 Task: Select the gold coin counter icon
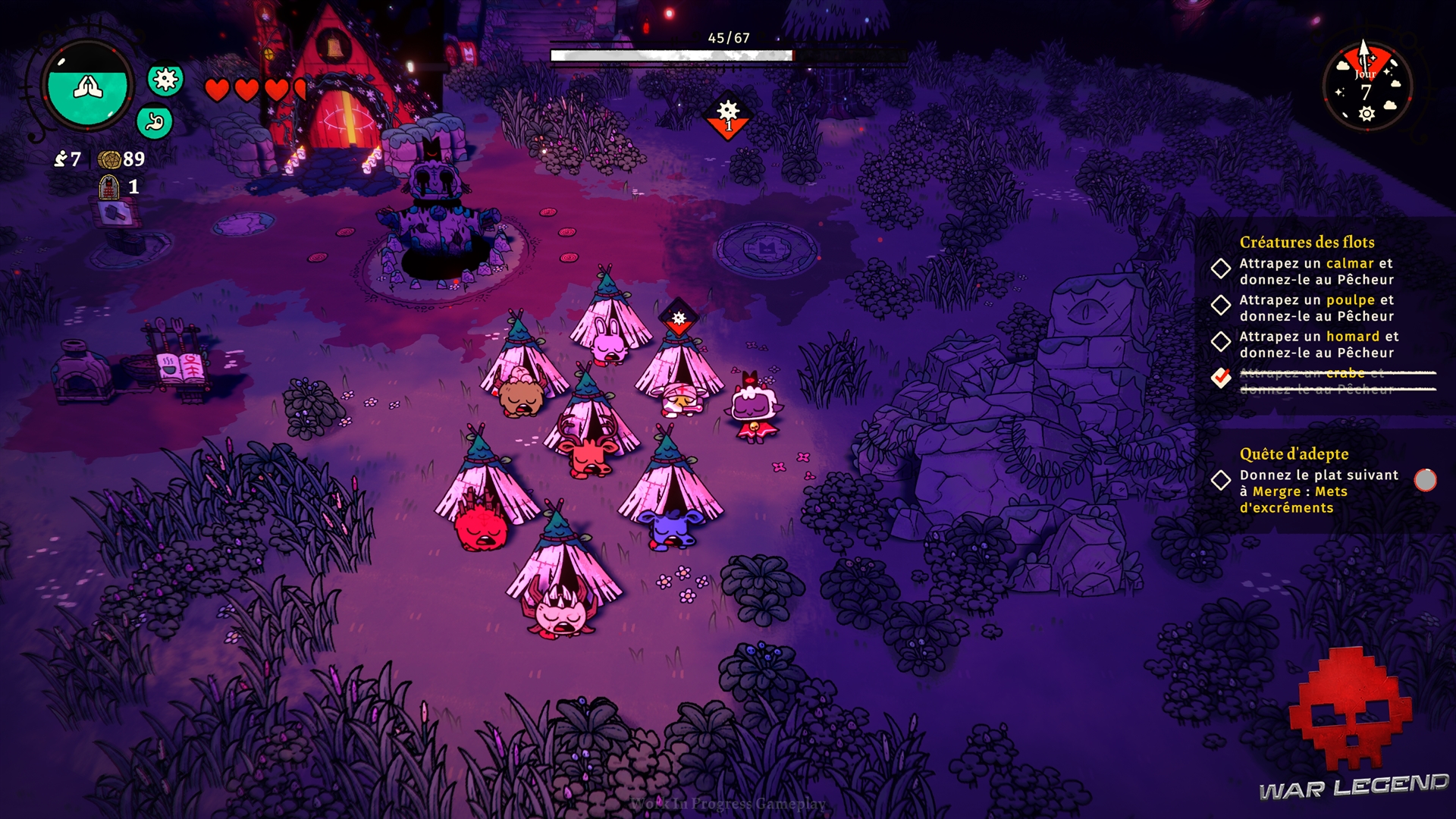(x=109, y=159)
